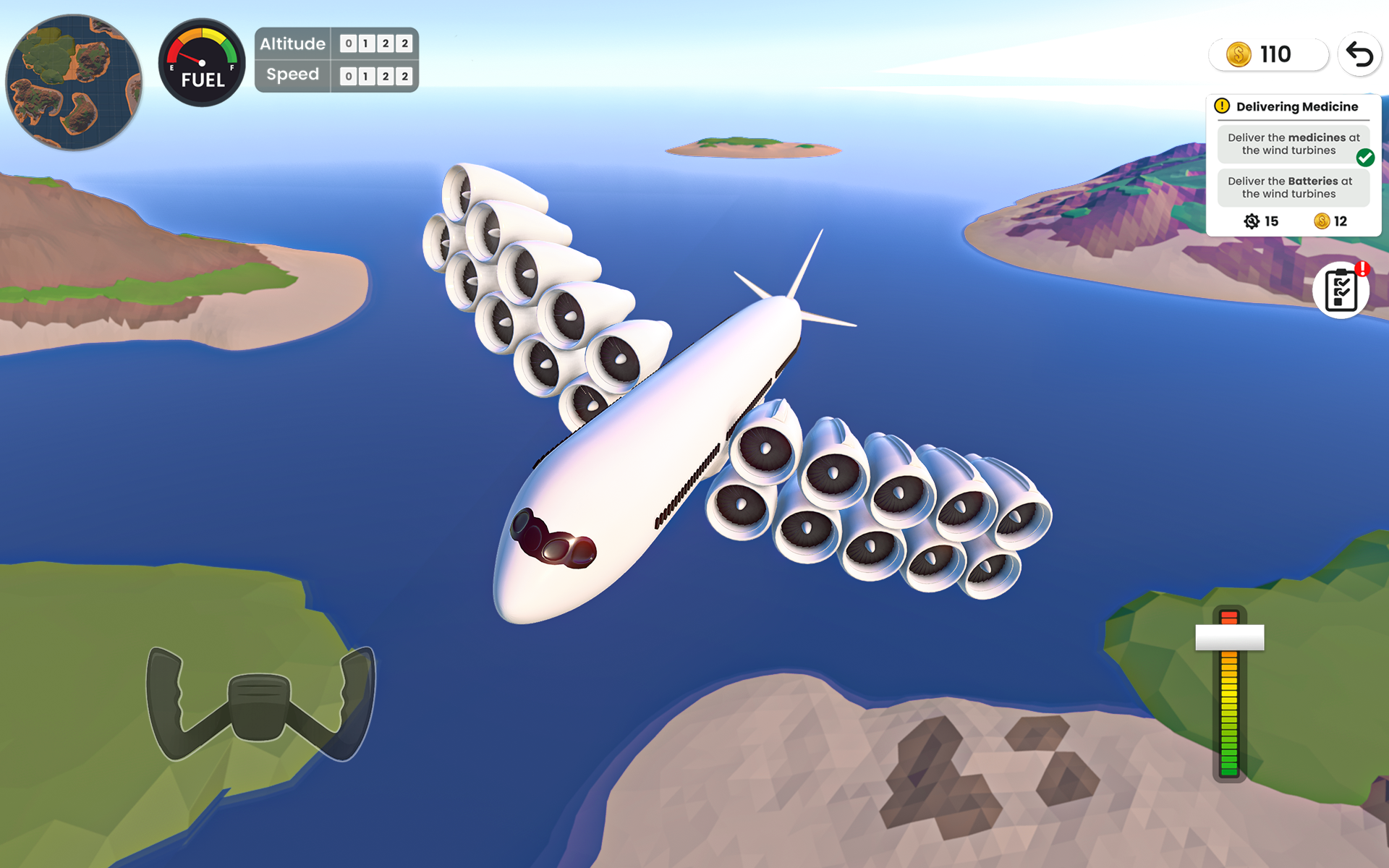
Task: Click the coin reward icon showing 12
Action: (x=1323, y=221)
